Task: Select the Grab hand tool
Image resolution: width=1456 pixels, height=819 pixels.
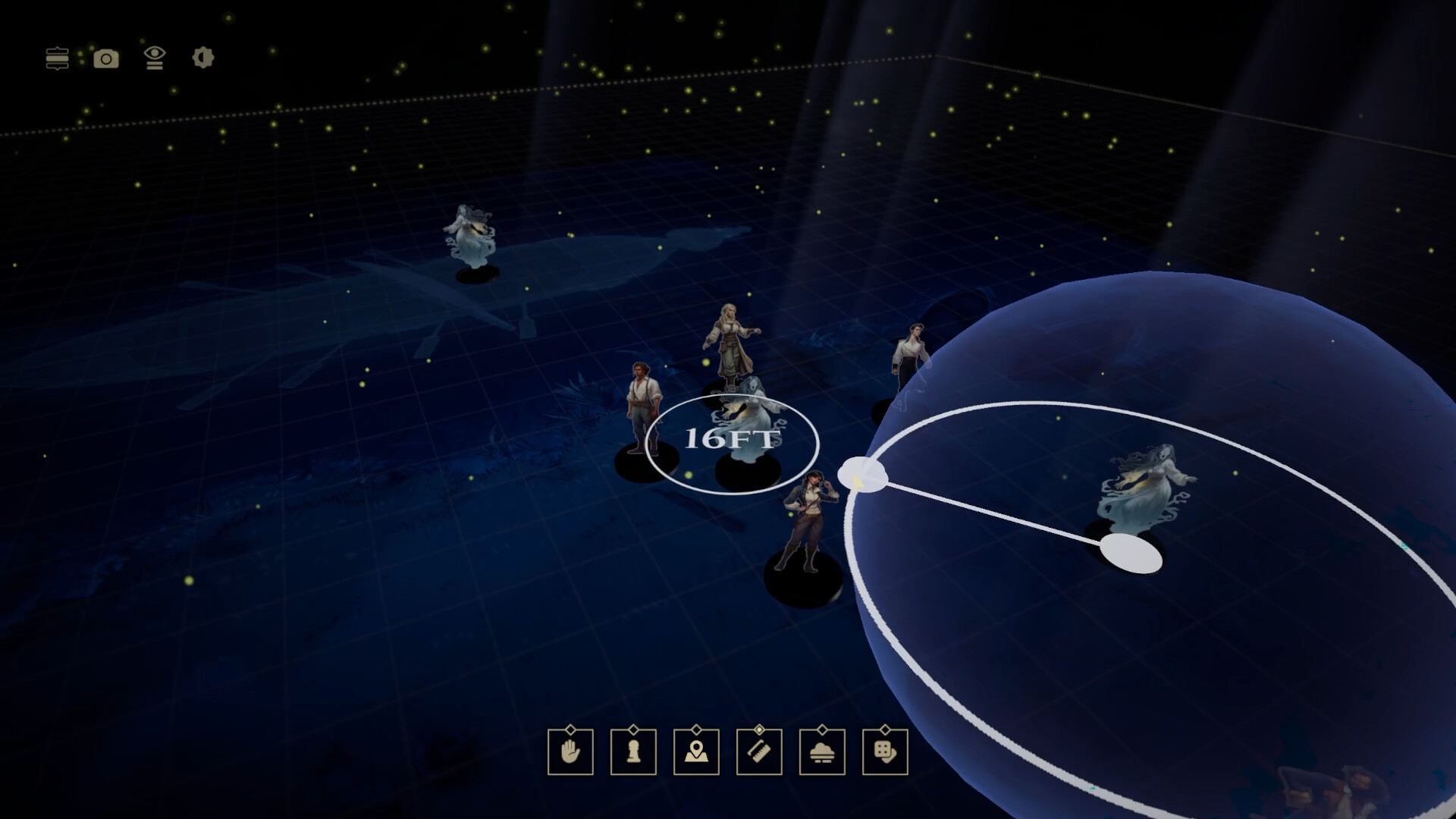Action: tap(571, 754)
